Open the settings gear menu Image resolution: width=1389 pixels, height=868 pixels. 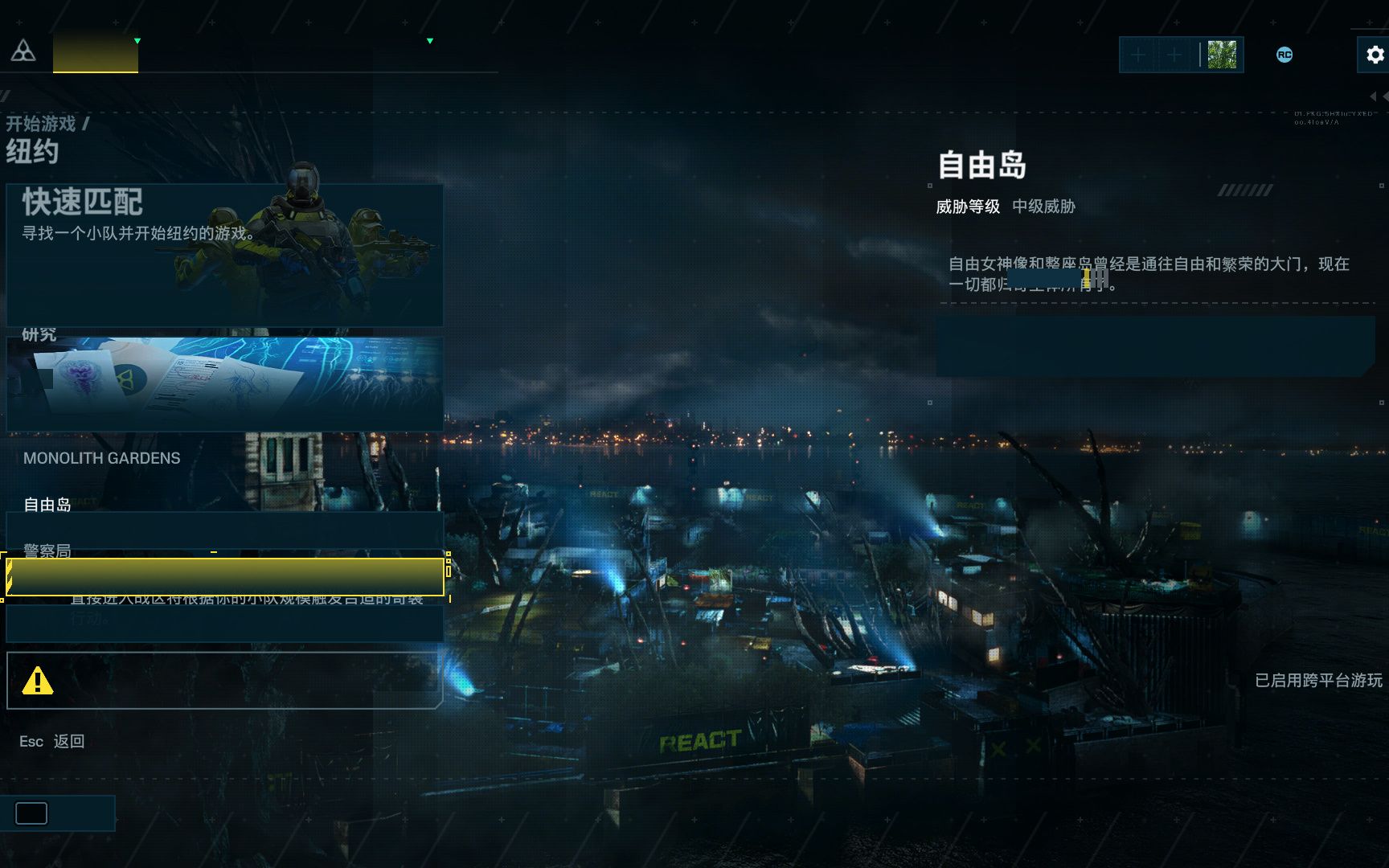(x=1375, y=55)
